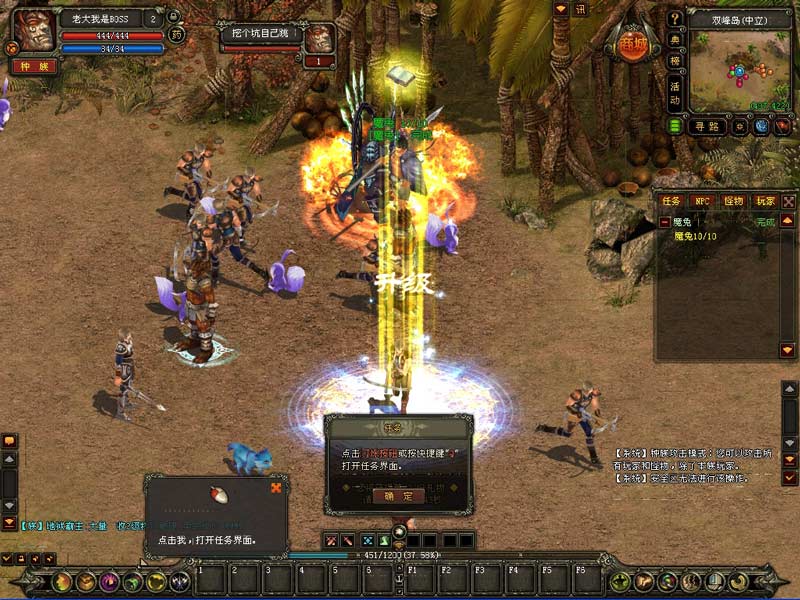Image resolution: width=800 pixels, height=600 pixels.
Task: Confirm the quest dialog with 确定
Action: pyautogui.click(x=398, y=496)
